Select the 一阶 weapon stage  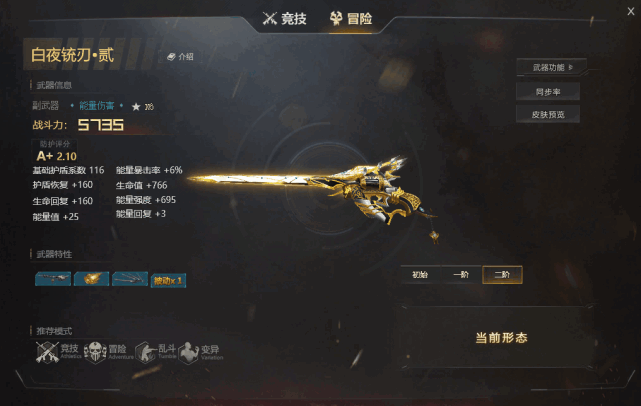tap(460, 274)
